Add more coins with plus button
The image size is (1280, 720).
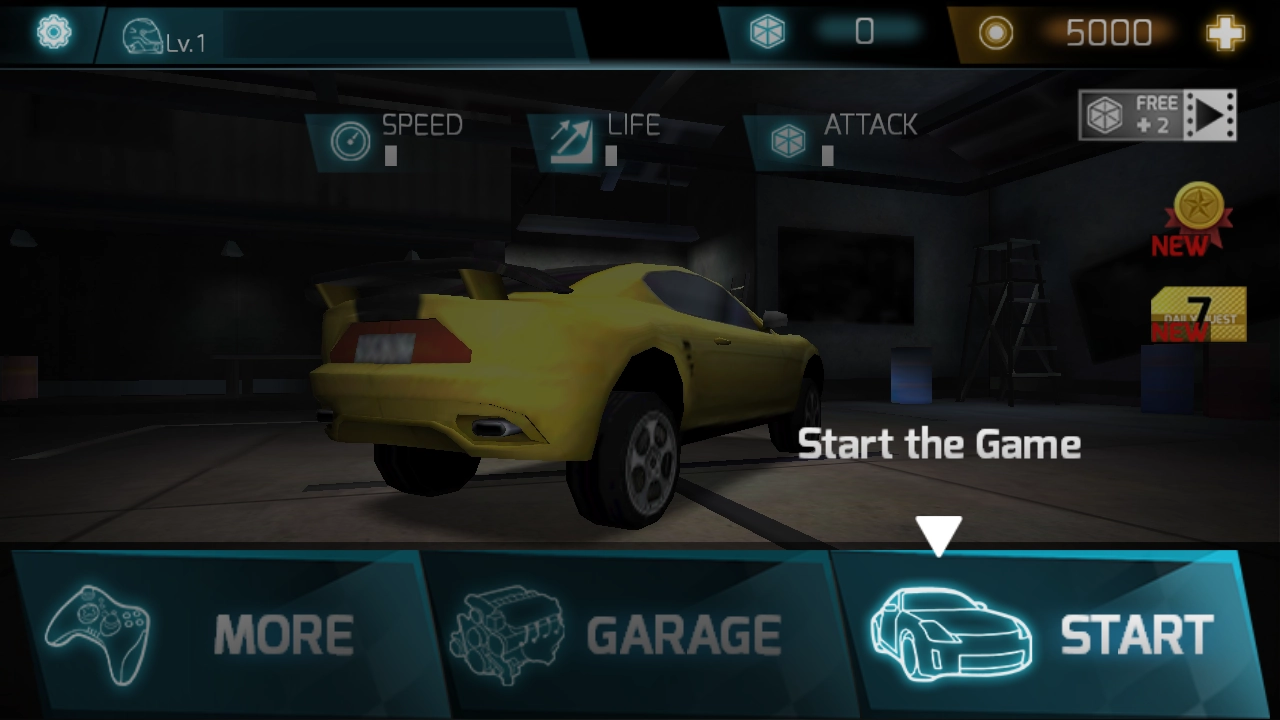(1225, 34)
